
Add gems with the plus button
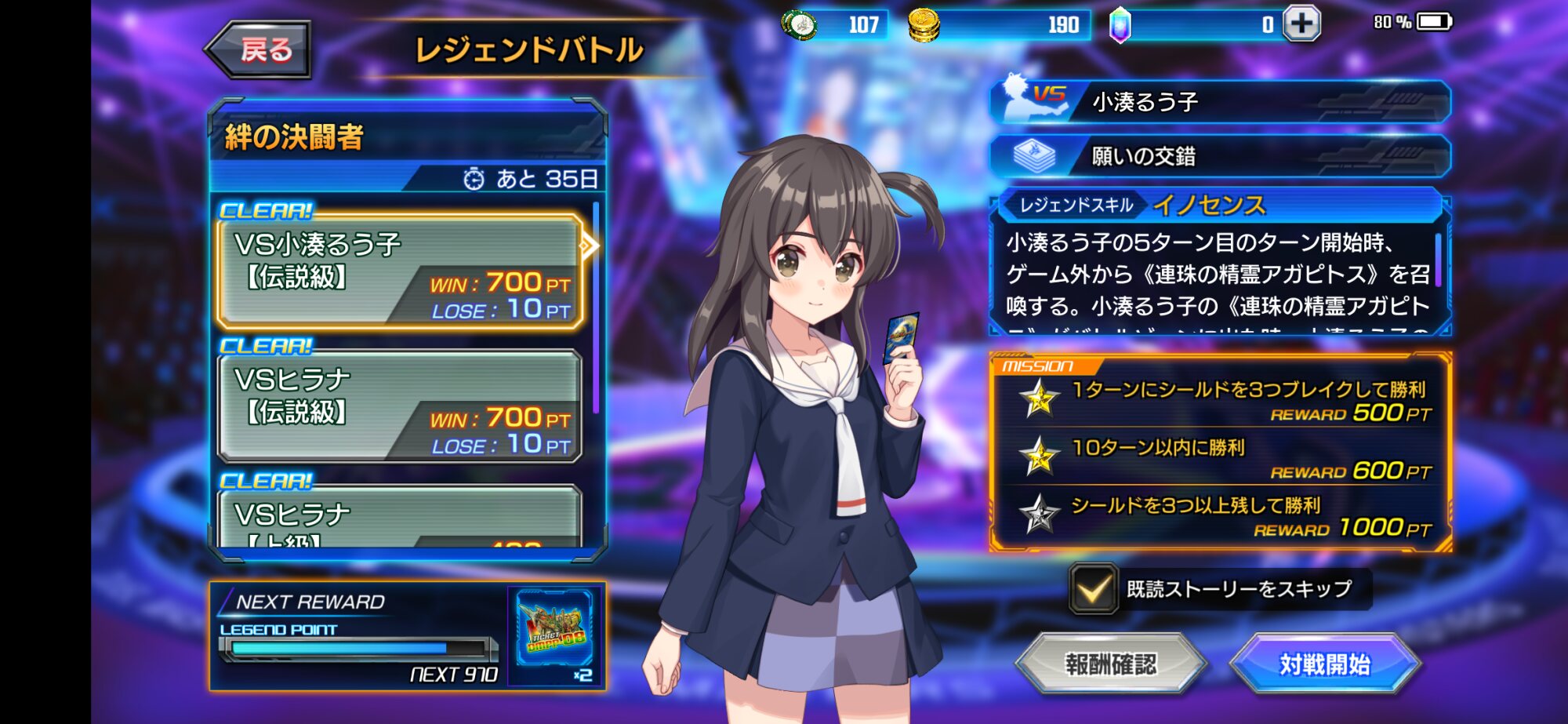[x=1301, y=24]
